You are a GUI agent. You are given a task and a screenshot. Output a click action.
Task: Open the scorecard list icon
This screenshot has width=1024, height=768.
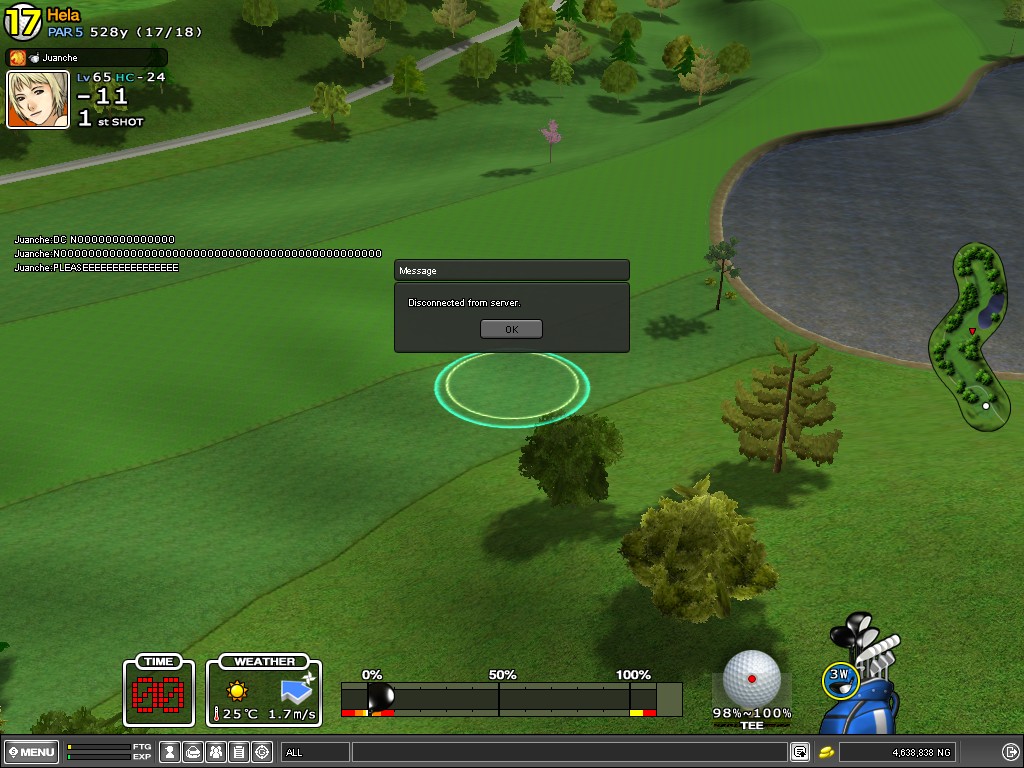coord(239,752)
